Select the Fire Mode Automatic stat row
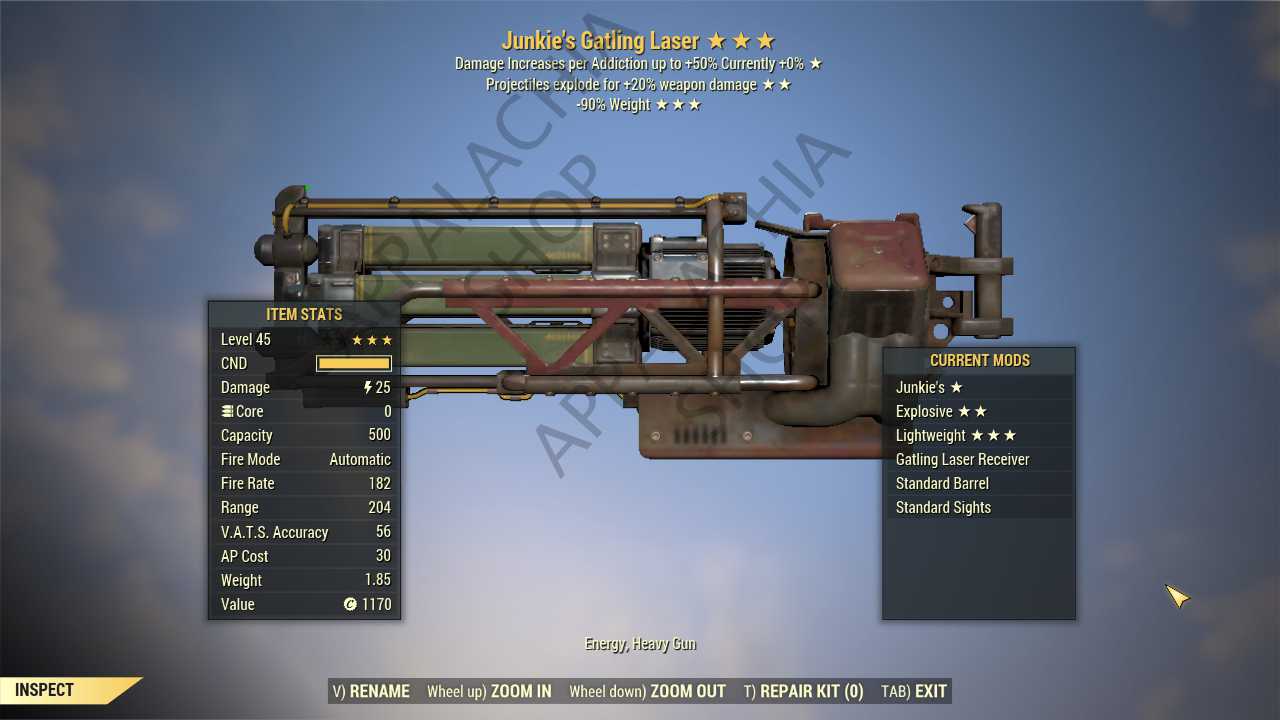 (x=305, y=459)
